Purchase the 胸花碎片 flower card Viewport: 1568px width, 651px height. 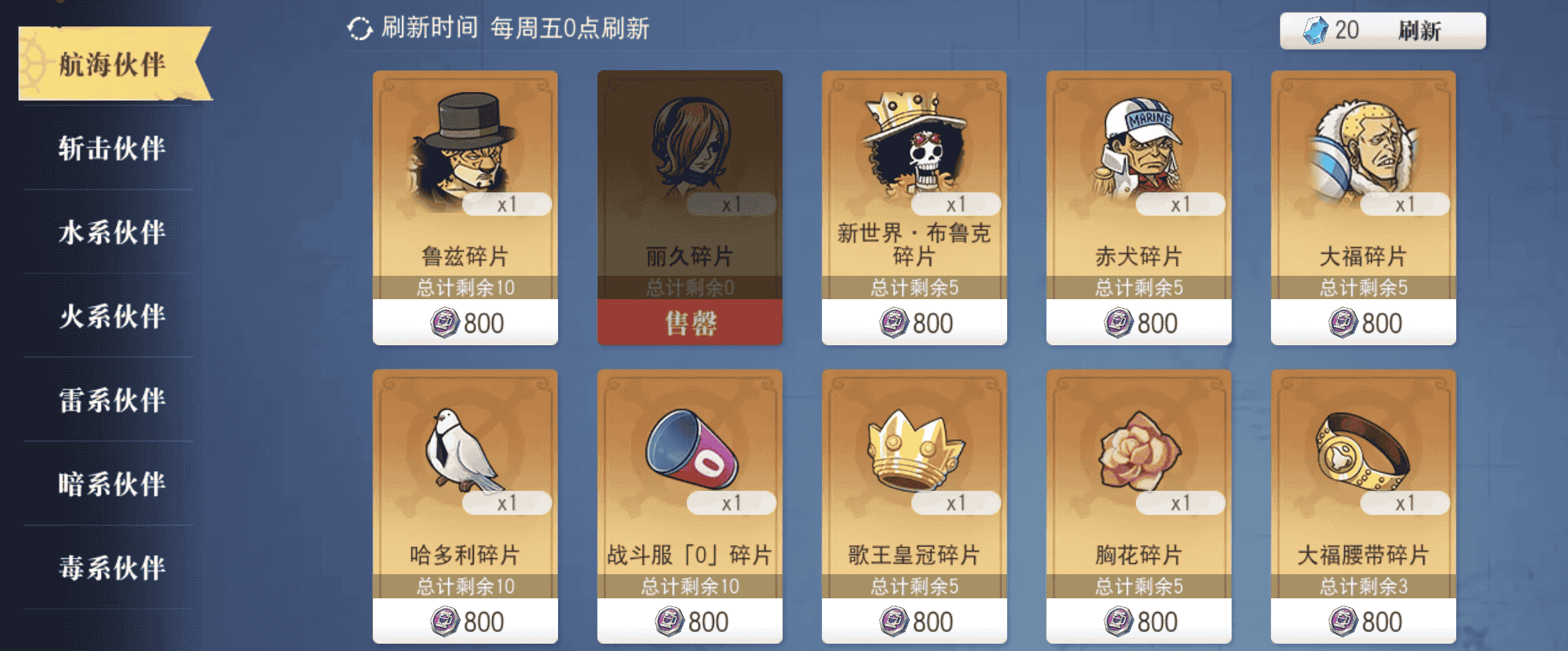(x=1139, y=505)
